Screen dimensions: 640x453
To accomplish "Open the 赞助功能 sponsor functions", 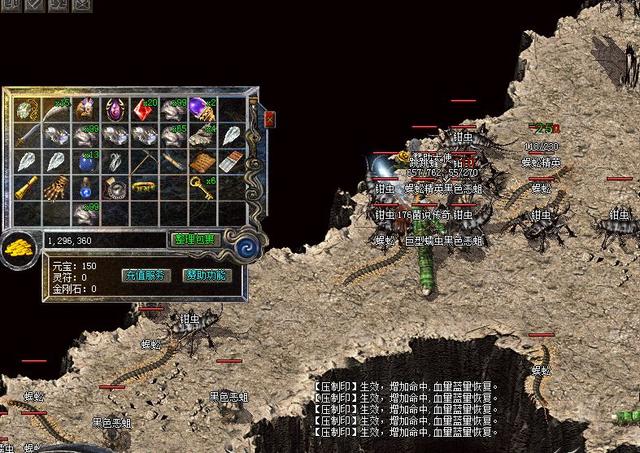I will pos(205,275).
